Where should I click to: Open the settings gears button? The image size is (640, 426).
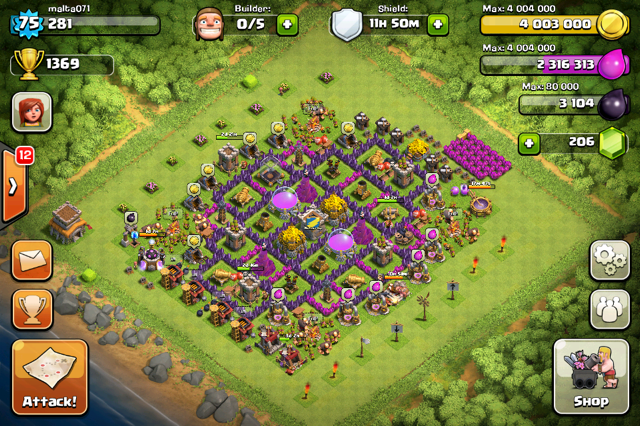pyautogui.click(x=609, y=260)
